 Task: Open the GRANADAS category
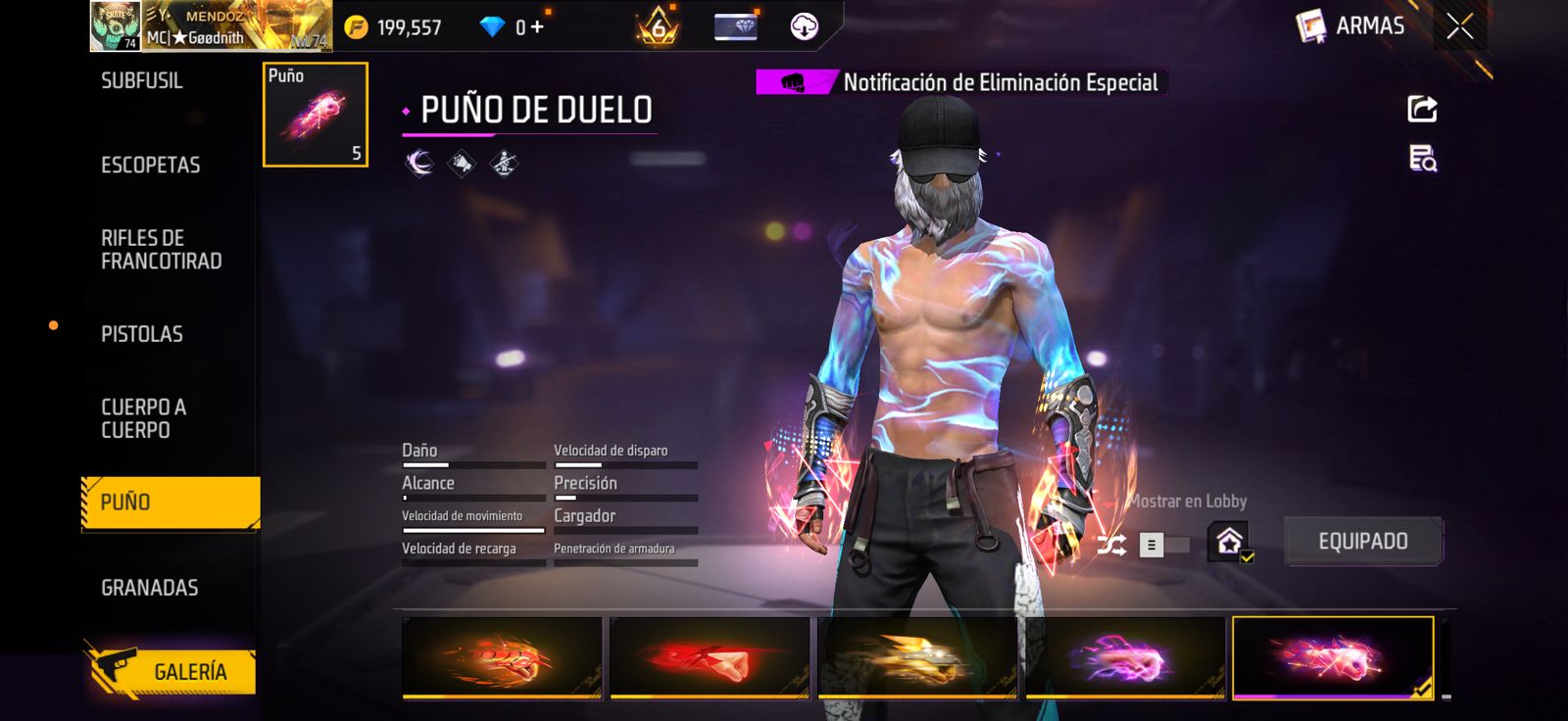pos(149,588)
